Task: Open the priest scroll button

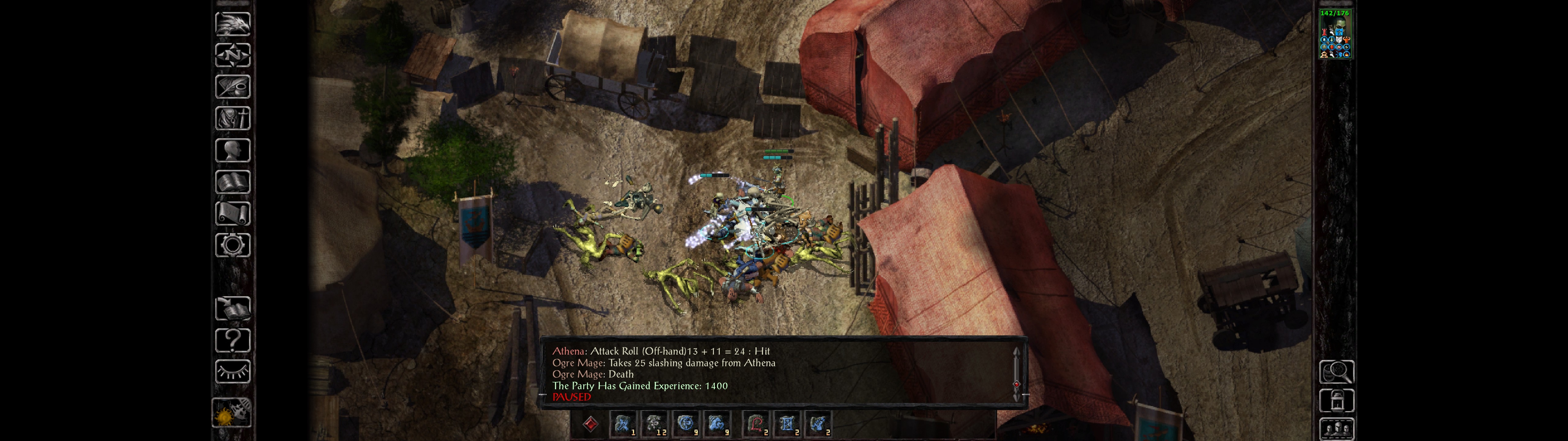Action: 232,213
